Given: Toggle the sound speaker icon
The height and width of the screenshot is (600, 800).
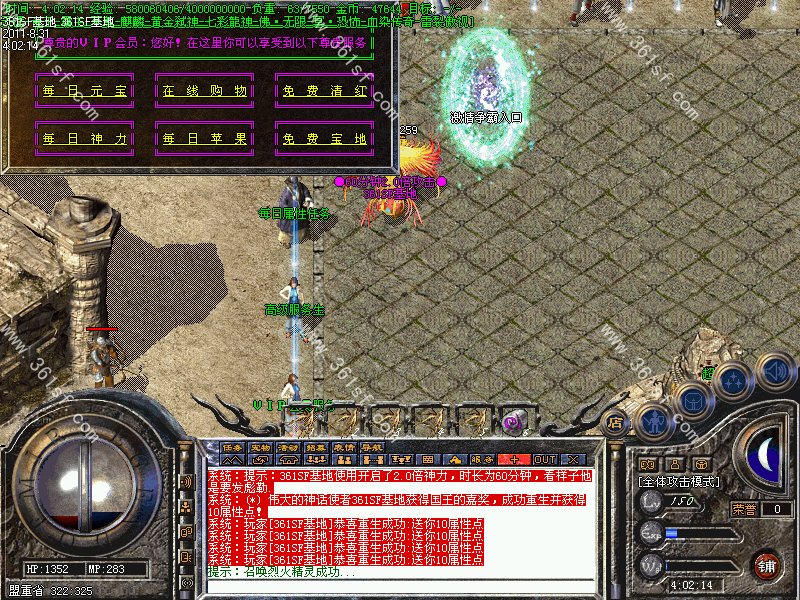Looking at the screenshot, I should tap(774, 370).
